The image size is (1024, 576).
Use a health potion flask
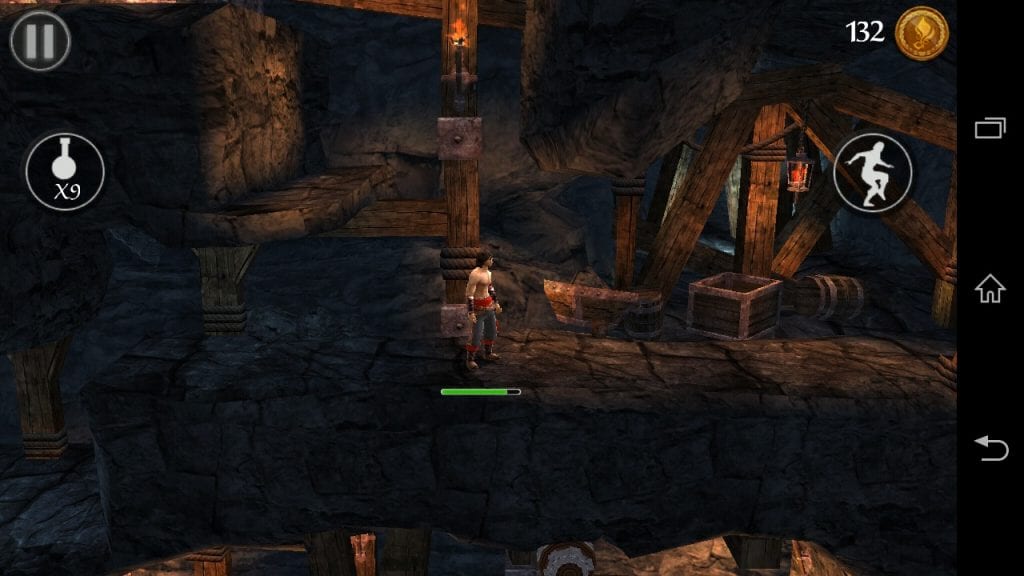pos(65,172)
